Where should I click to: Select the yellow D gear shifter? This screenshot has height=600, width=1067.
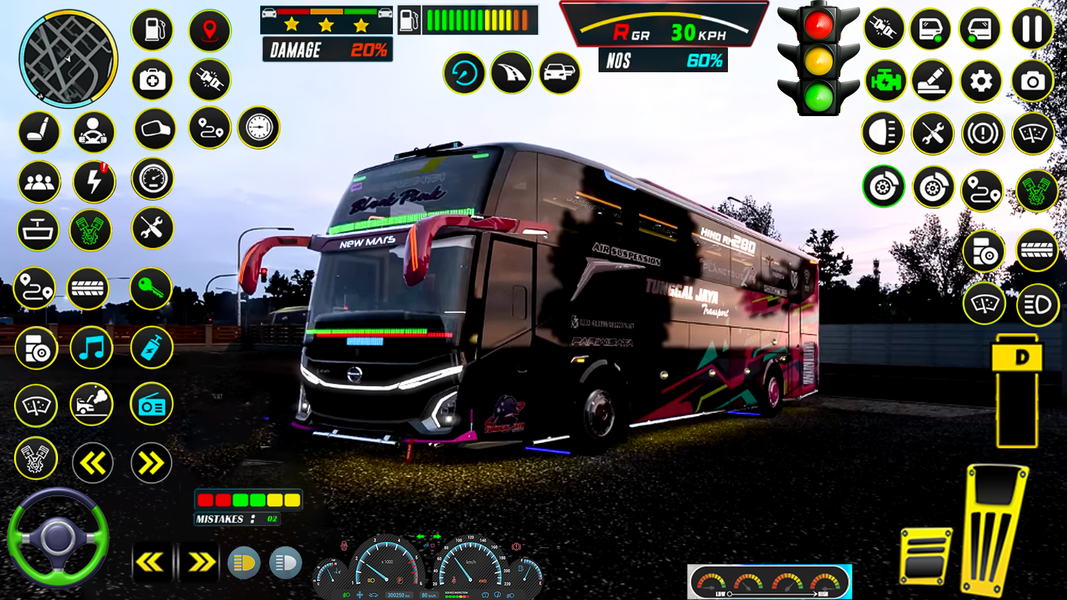[x=1018, y=389]
